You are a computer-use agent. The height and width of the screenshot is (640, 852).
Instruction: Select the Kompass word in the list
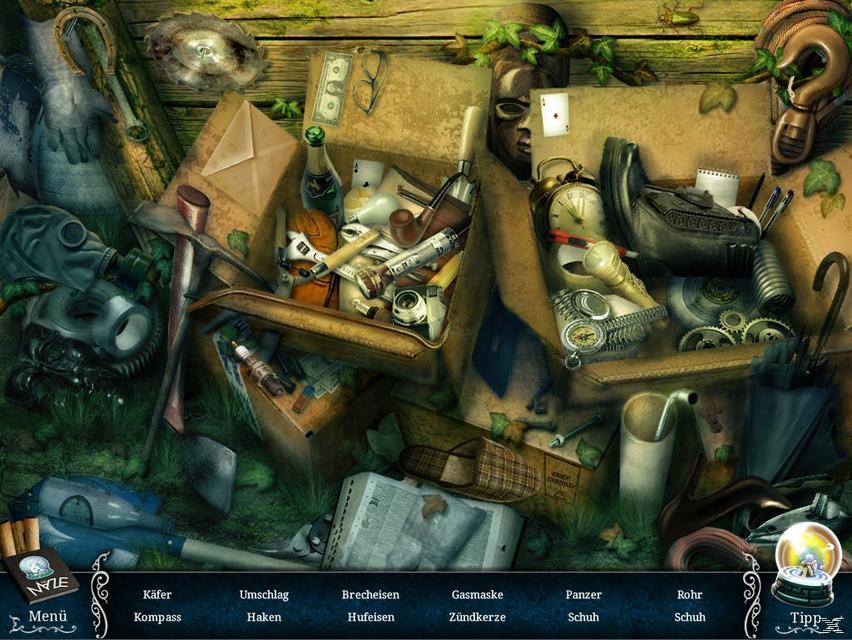(x=157, y=617)
